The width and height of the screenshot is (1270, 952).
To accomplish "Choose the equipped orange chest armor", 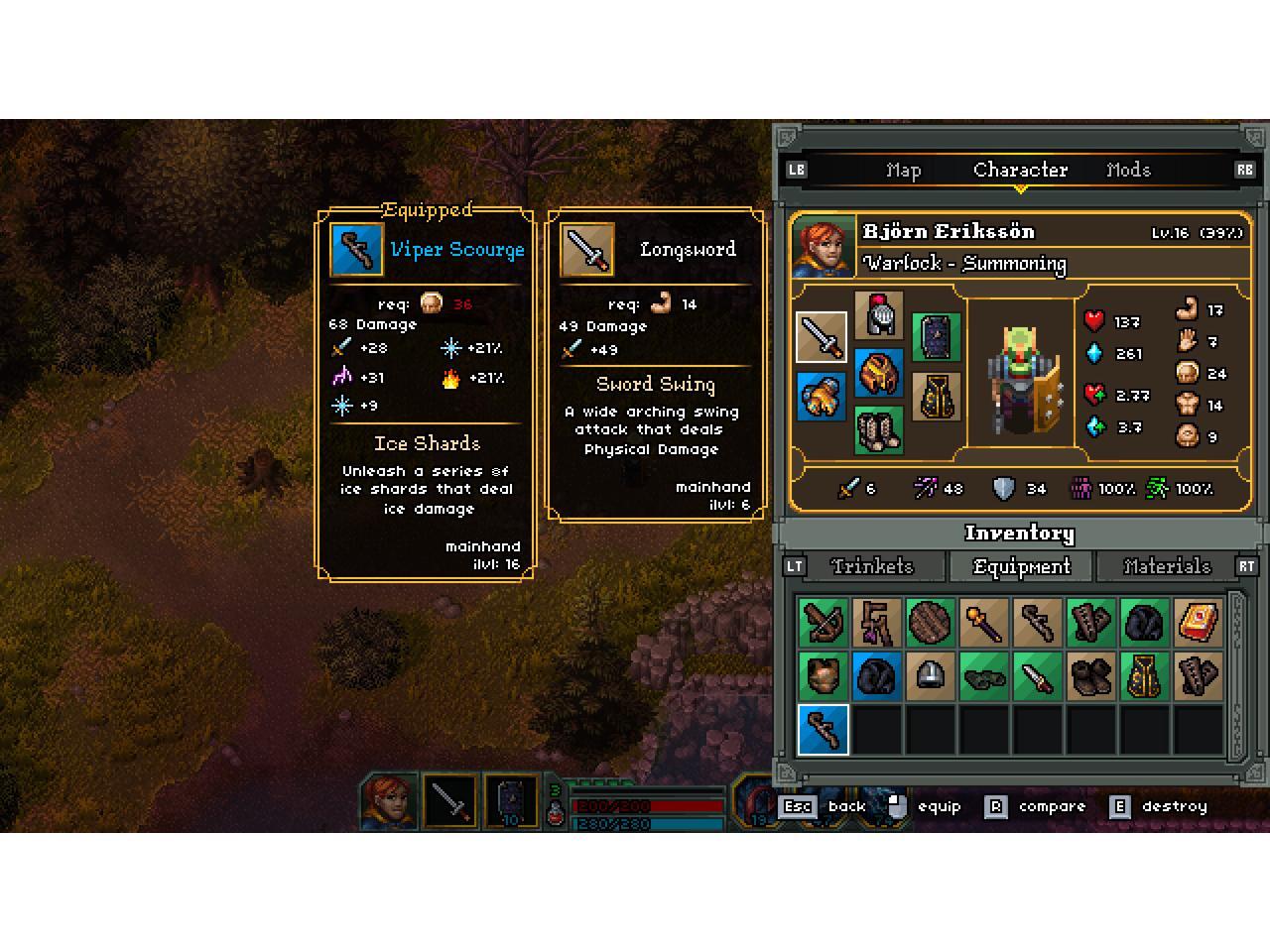I will (x=879, y=374).
